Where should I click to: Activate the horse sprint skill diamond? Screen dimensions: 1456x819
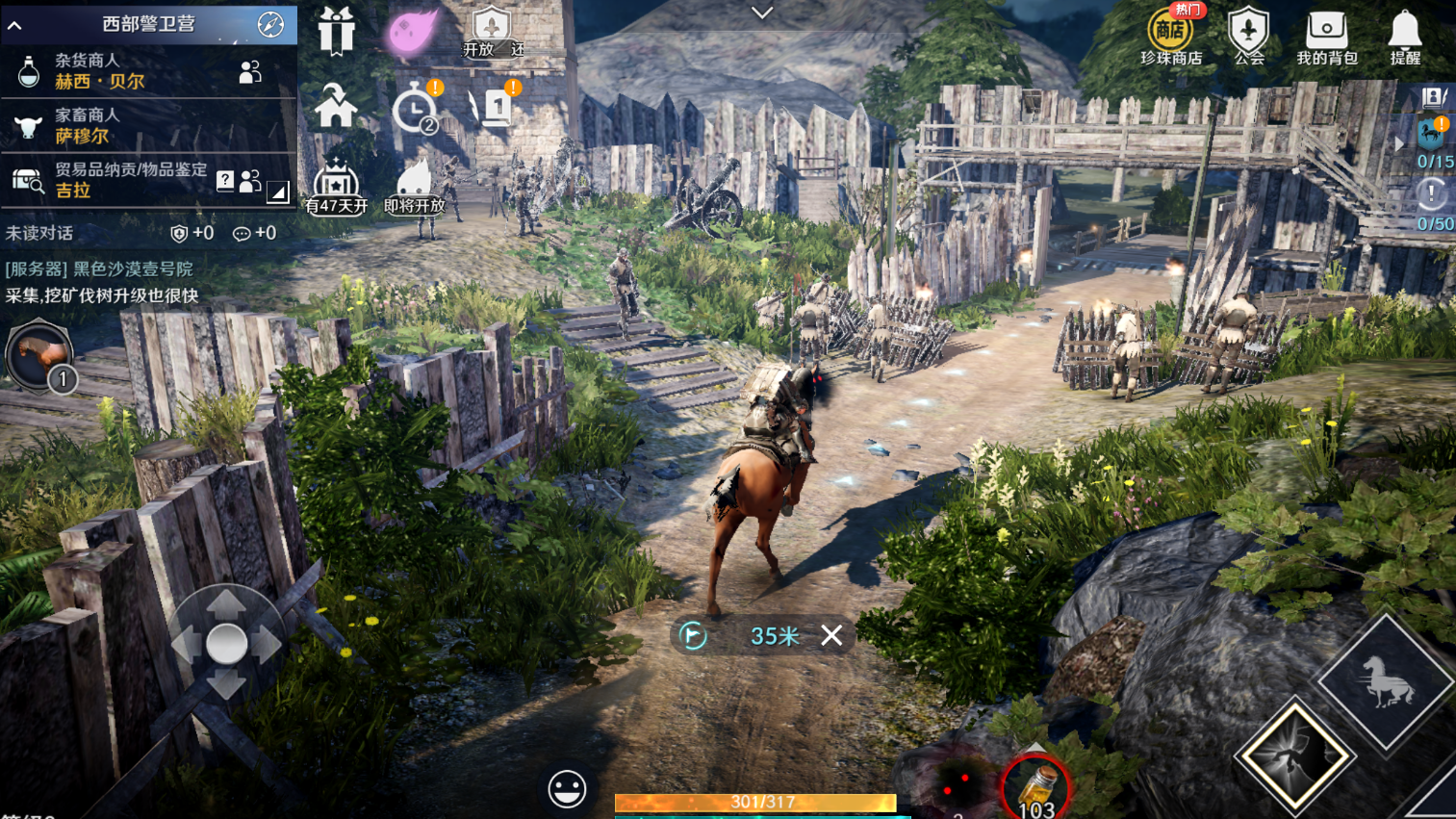point(1385,682)
